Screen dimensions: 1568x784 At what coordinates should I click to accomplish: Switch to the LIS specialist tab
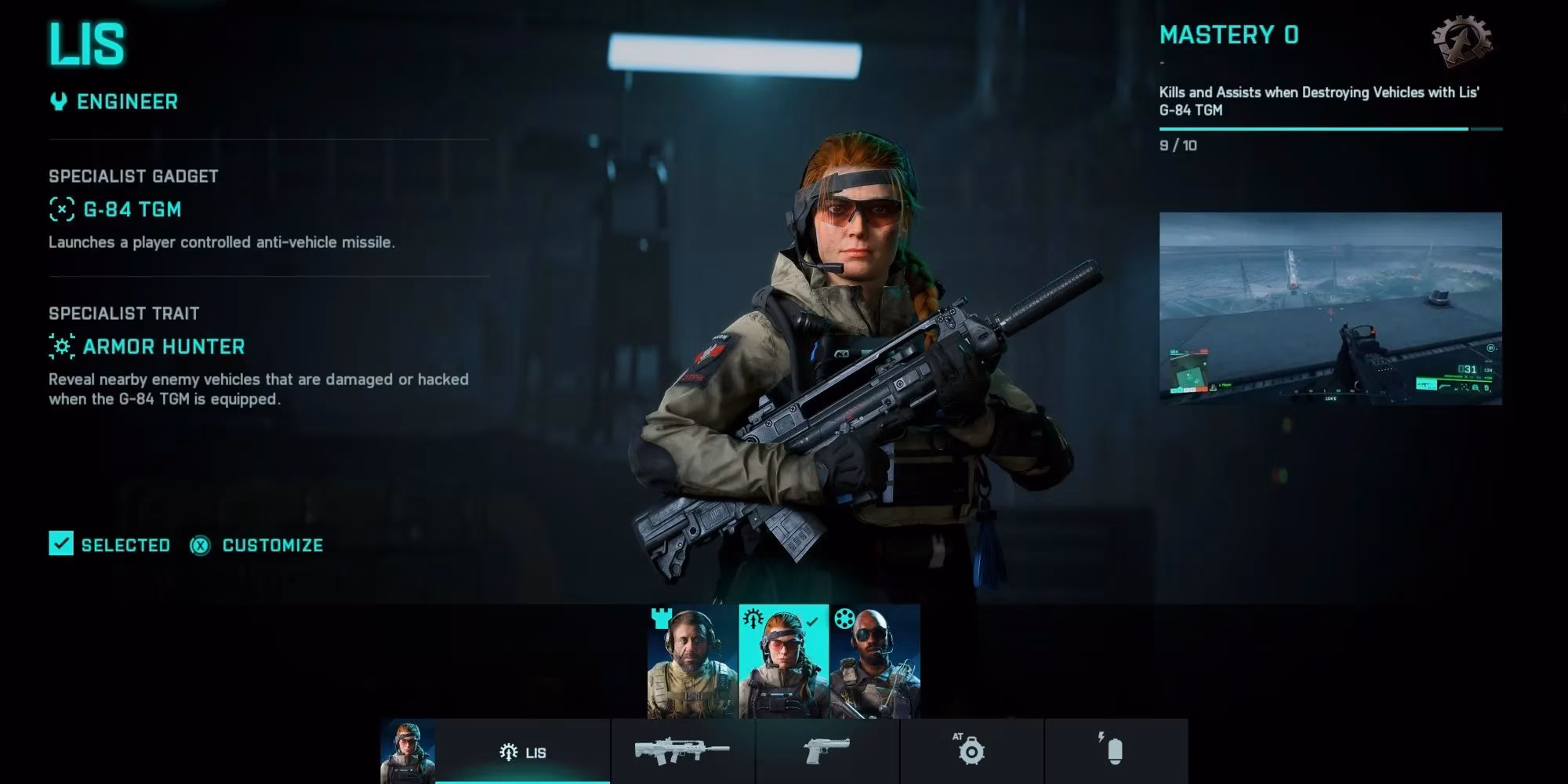tap(524, 750)
